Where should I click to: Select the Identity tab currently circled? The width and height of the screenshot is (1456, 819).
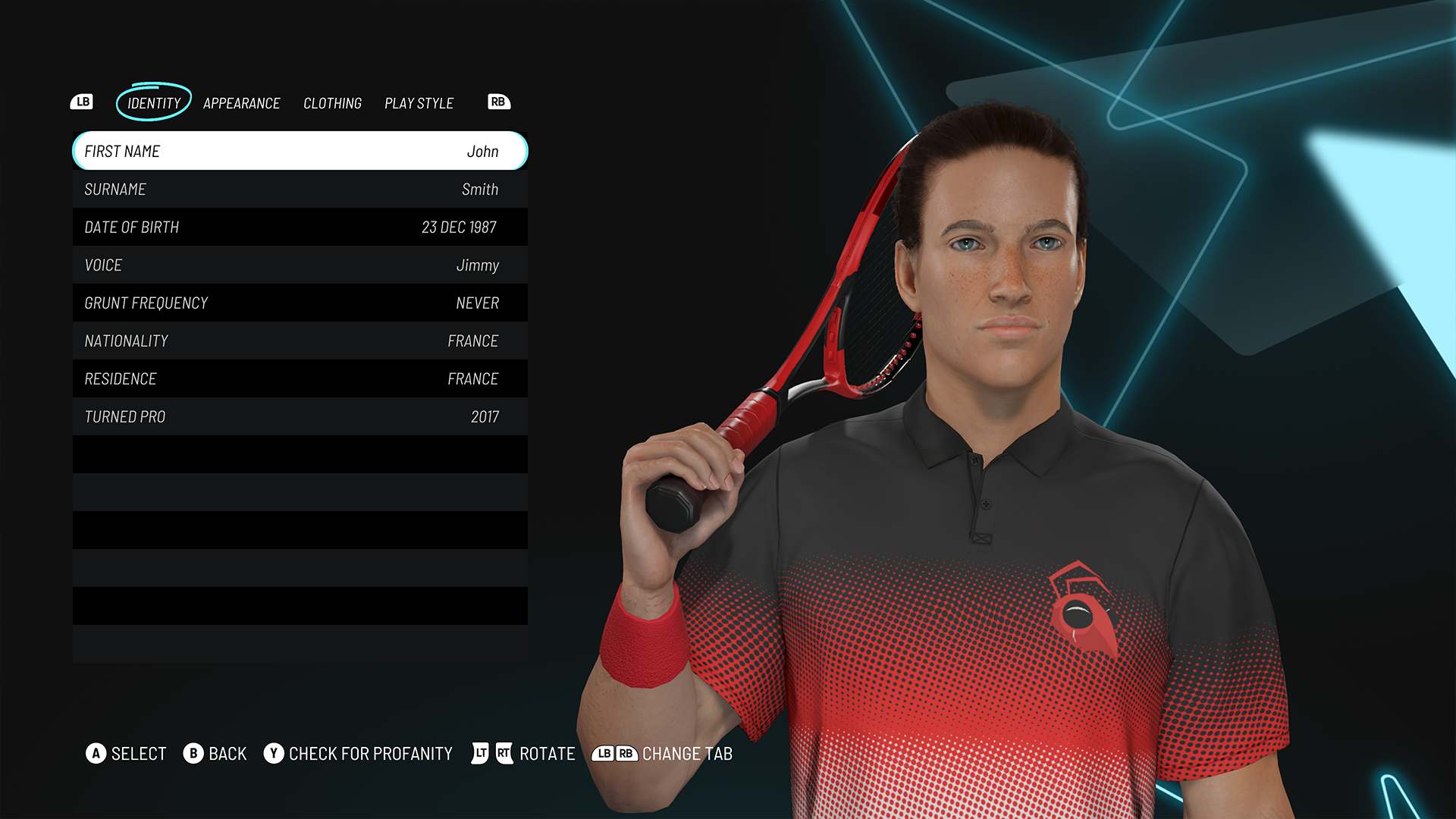click(152, 103)
